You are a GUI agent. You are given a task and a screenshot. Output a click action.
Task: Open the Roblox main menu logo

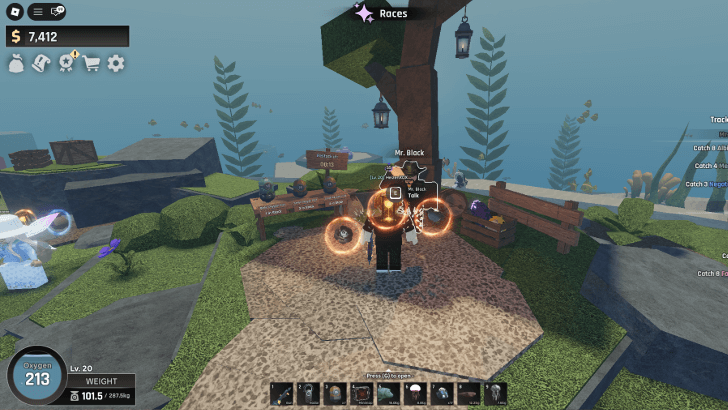coord(14,11)
